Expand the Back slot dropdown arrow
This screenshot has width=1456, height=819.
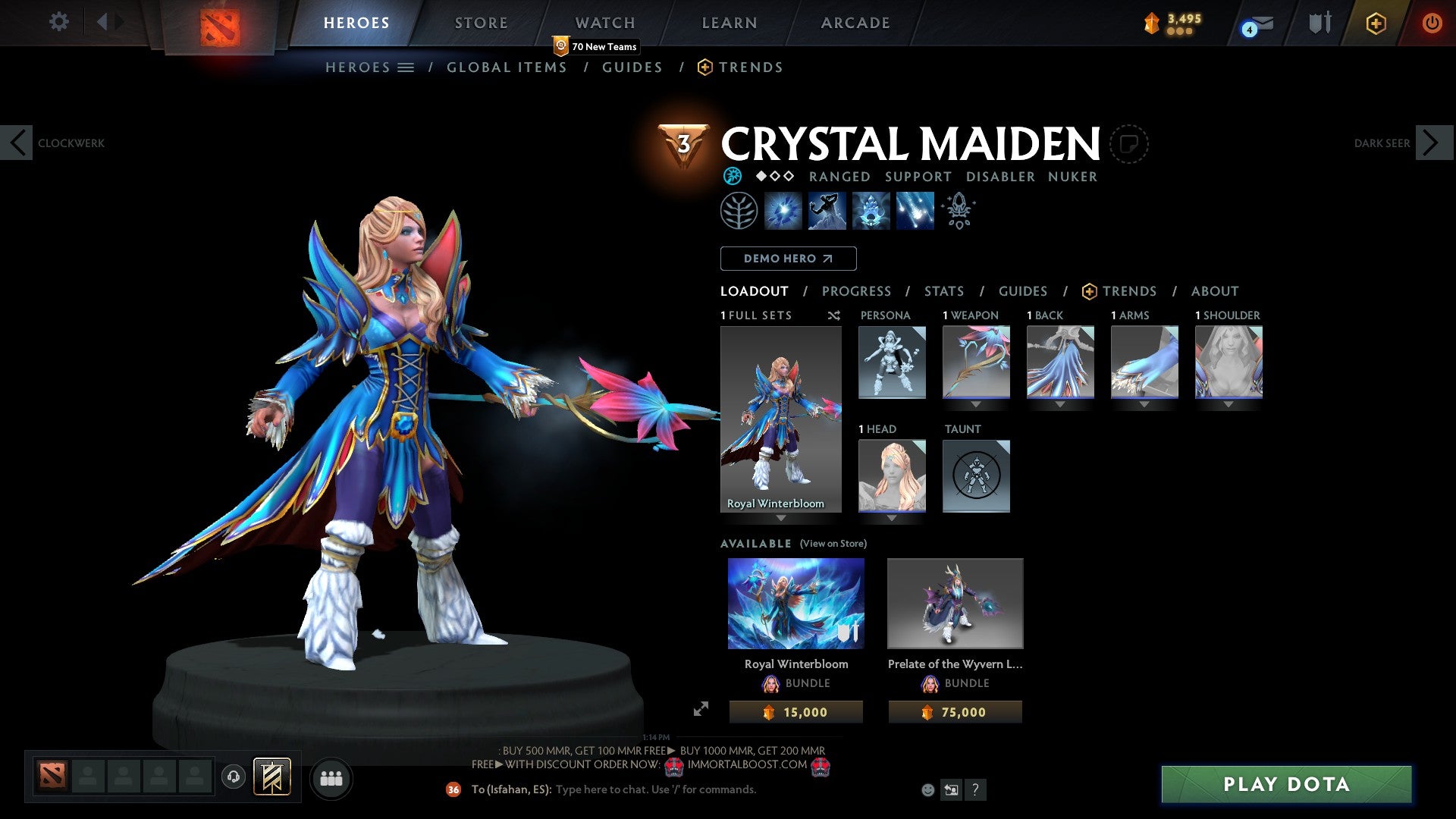point(1060,404)
